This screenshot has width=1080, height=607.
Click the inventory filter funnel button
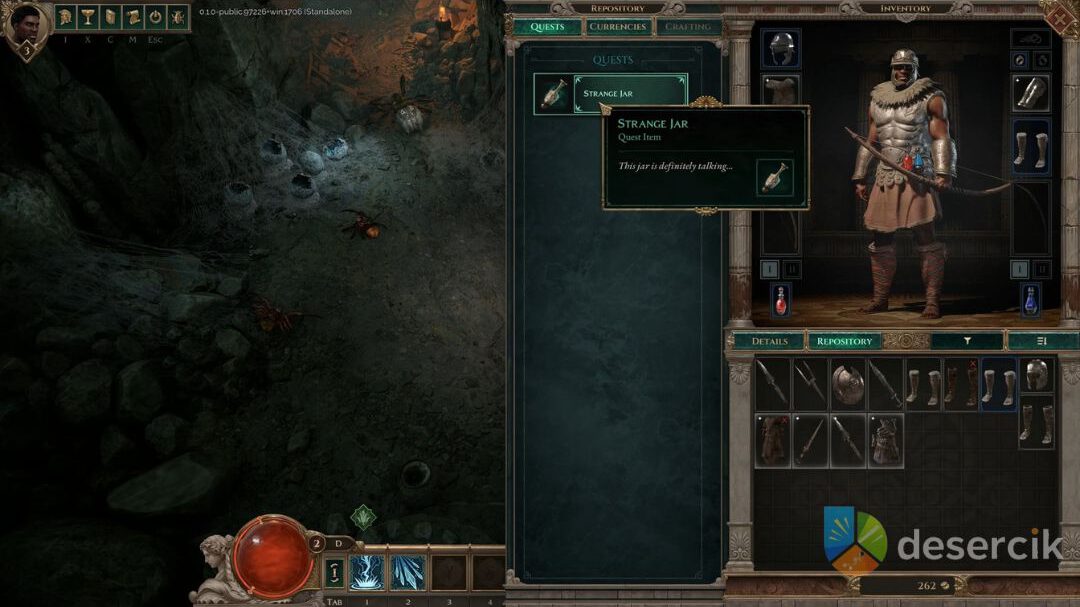[x=967, y=341]
